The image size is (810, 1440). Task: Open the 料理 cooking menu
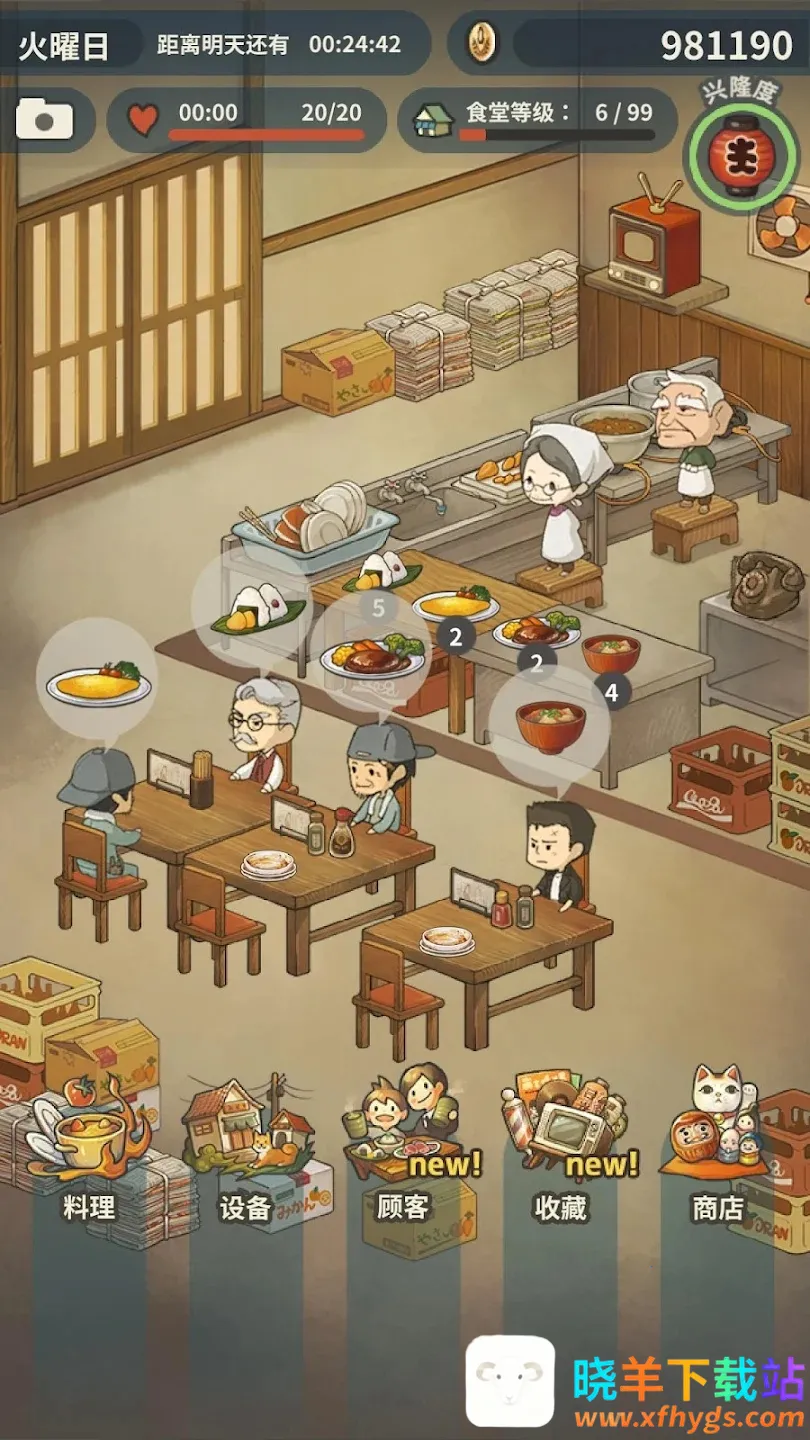tap(87, 1150)
